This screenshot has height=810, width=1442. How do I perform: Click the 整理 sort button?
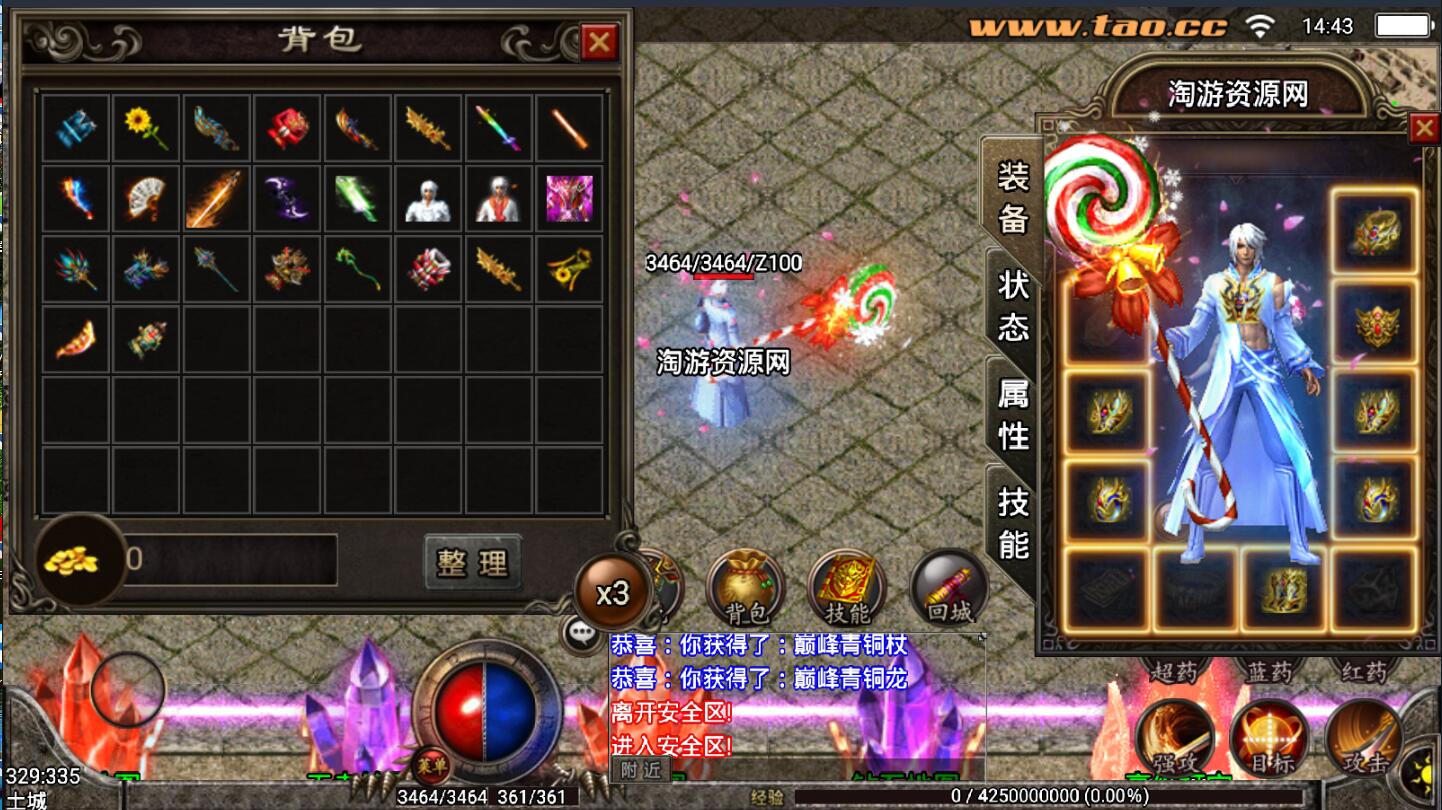tap(473, 562)
